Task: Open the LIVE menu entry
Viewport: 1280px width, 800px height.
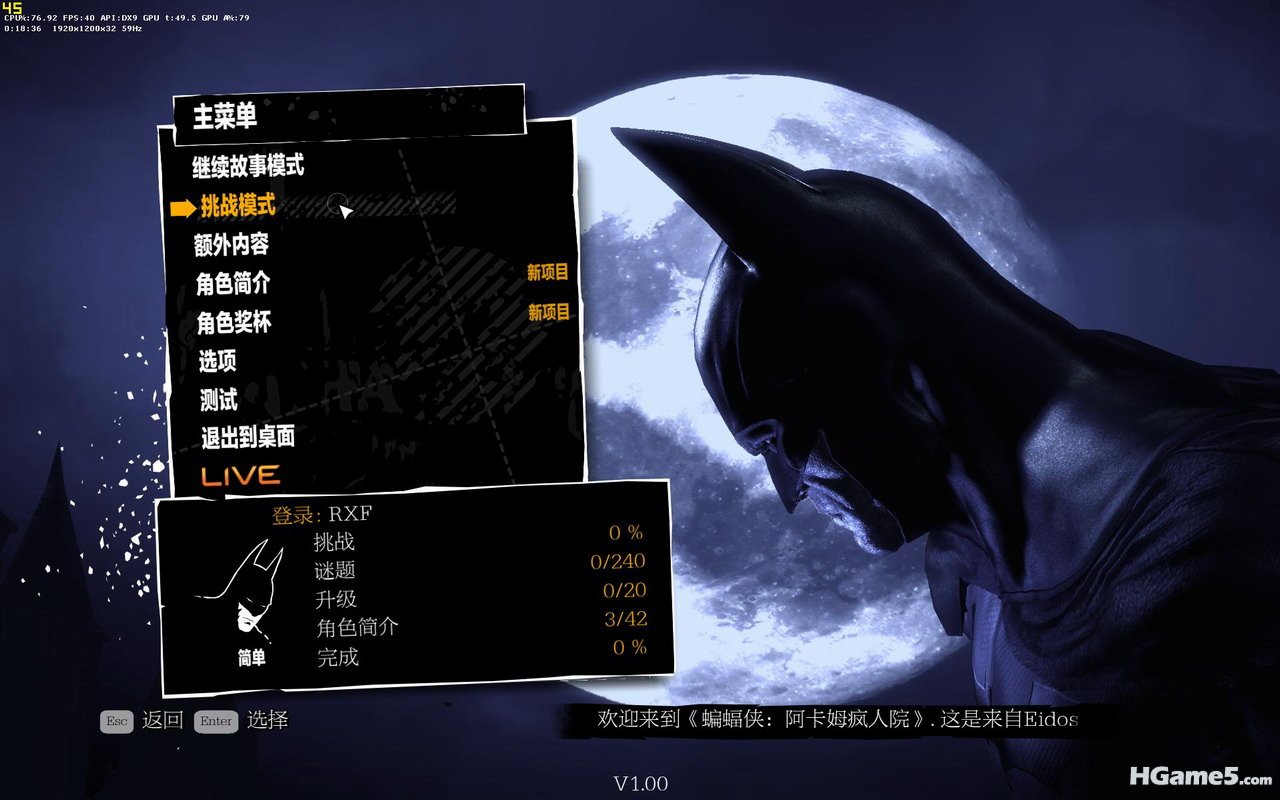Action: [240, 475]
